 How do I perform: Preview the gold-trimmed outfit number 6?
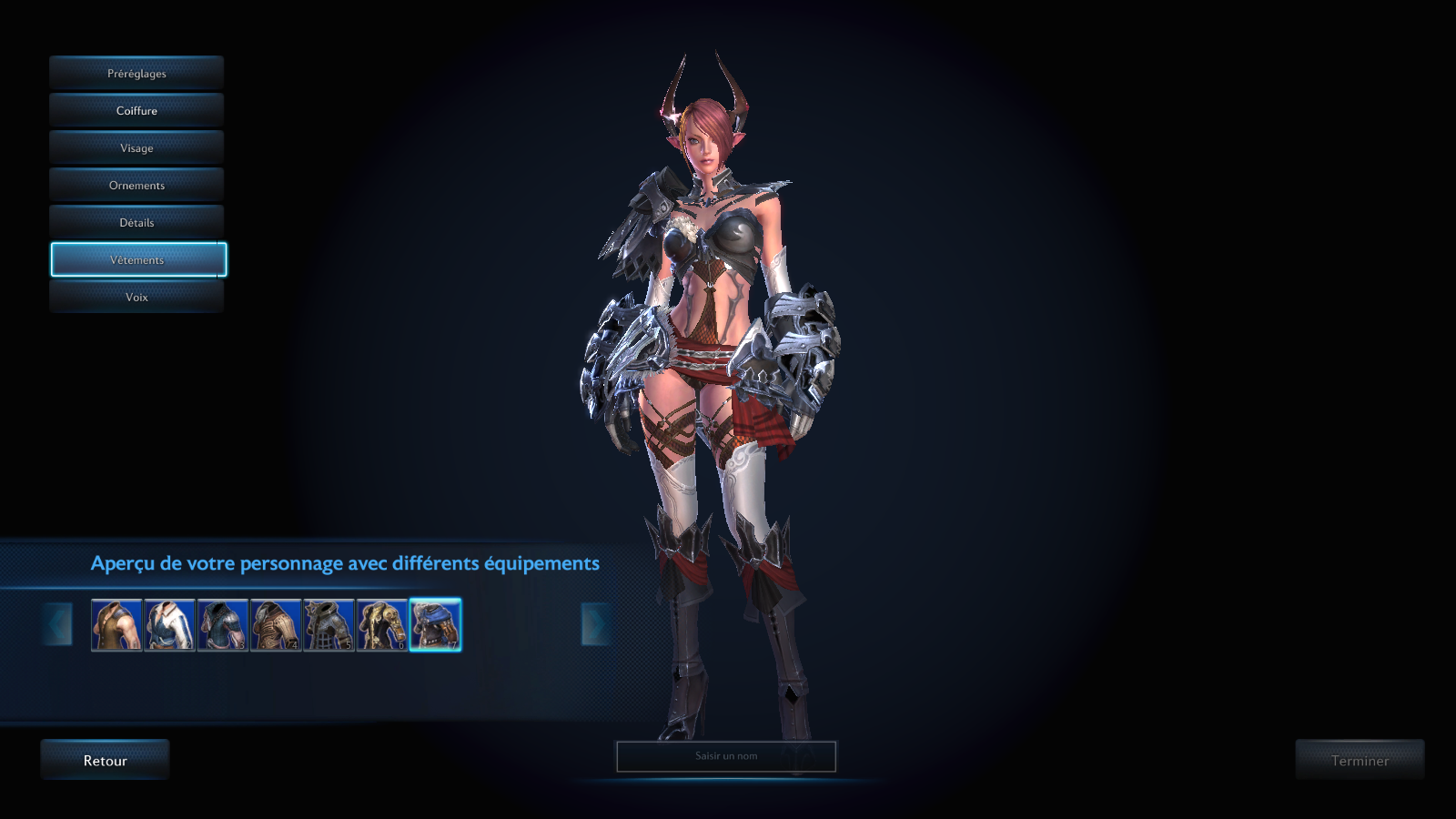382,624
